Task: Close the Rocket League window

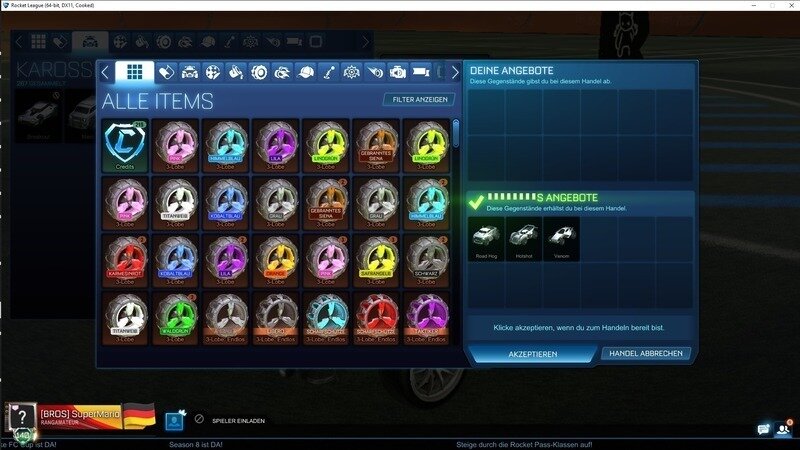Action: pos(785,6)
